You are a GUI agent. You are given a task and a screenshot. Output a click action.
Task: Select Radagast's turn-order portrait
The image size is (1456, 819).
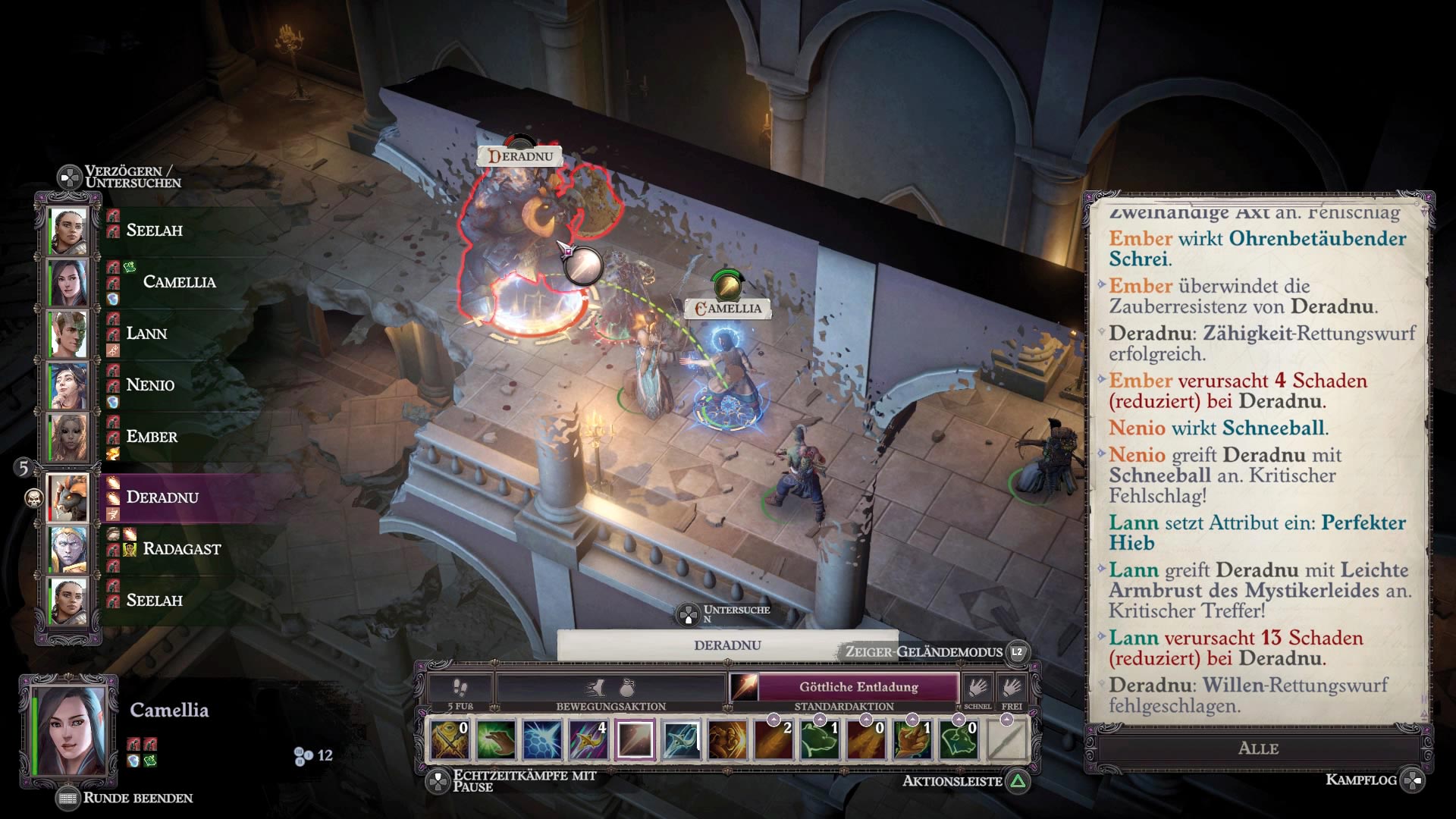tap(69, 548)
